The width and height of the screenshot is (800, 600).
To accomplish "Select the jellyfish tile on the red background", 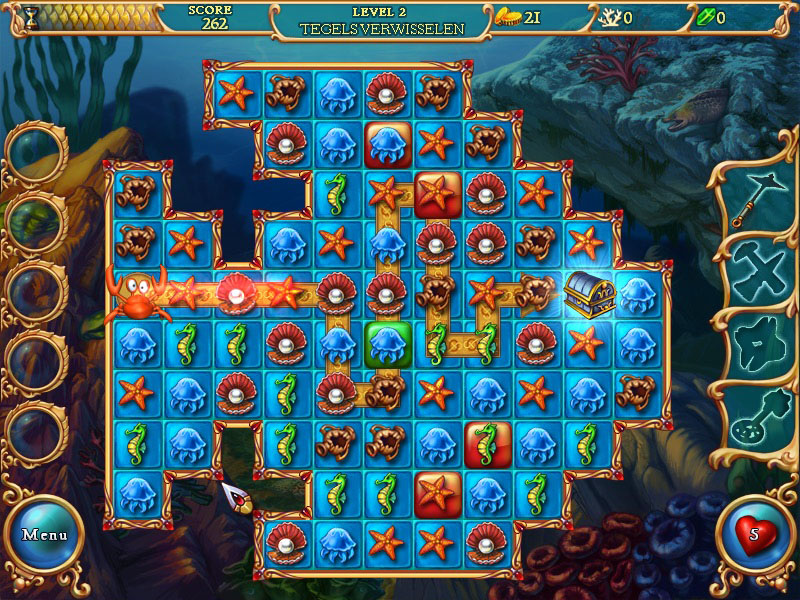I will coord(386,145).
